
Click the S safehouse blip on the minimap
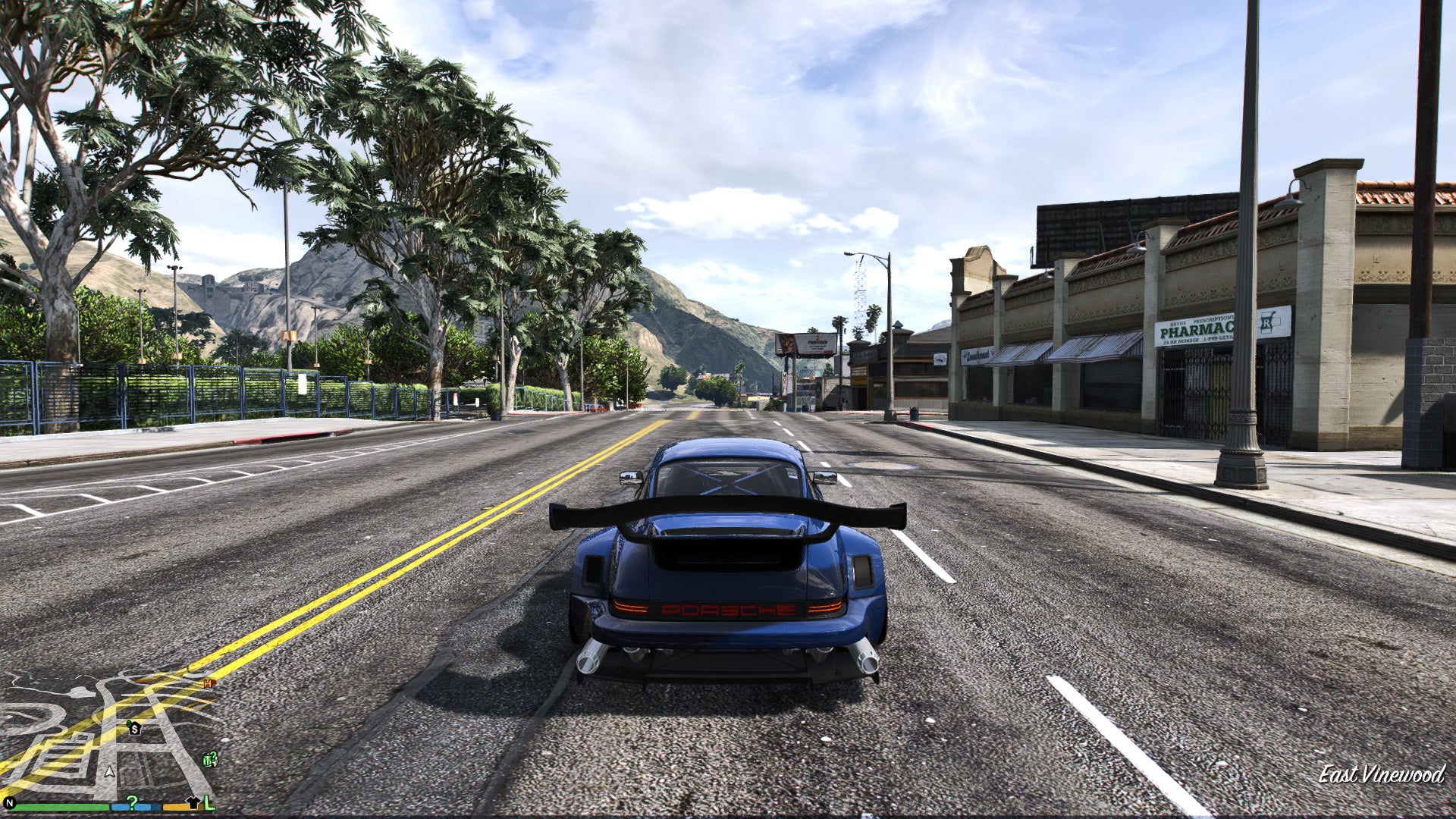pos(134,729)
